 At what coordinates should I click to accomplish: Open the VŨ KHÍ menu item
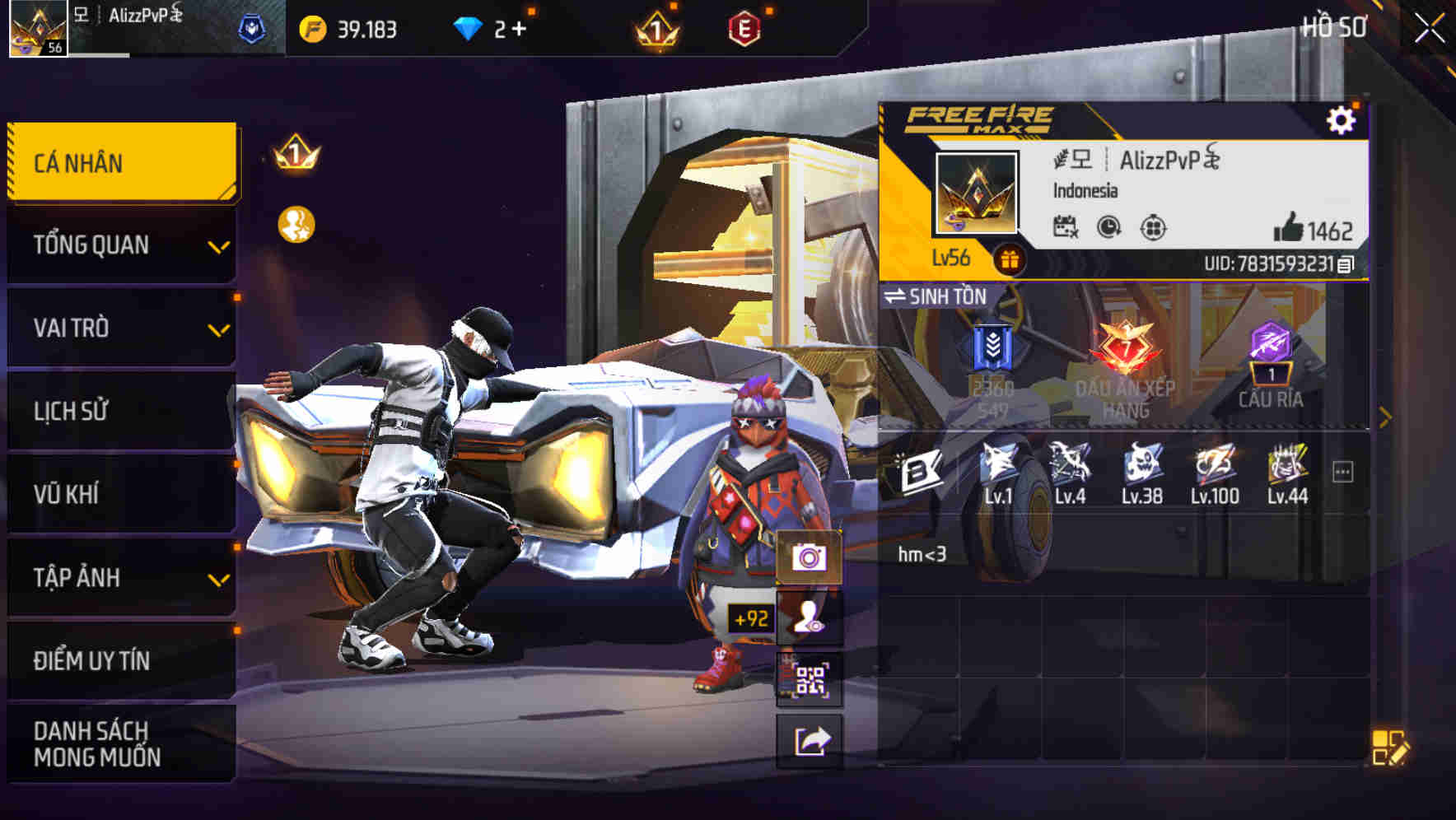(120, 494)
